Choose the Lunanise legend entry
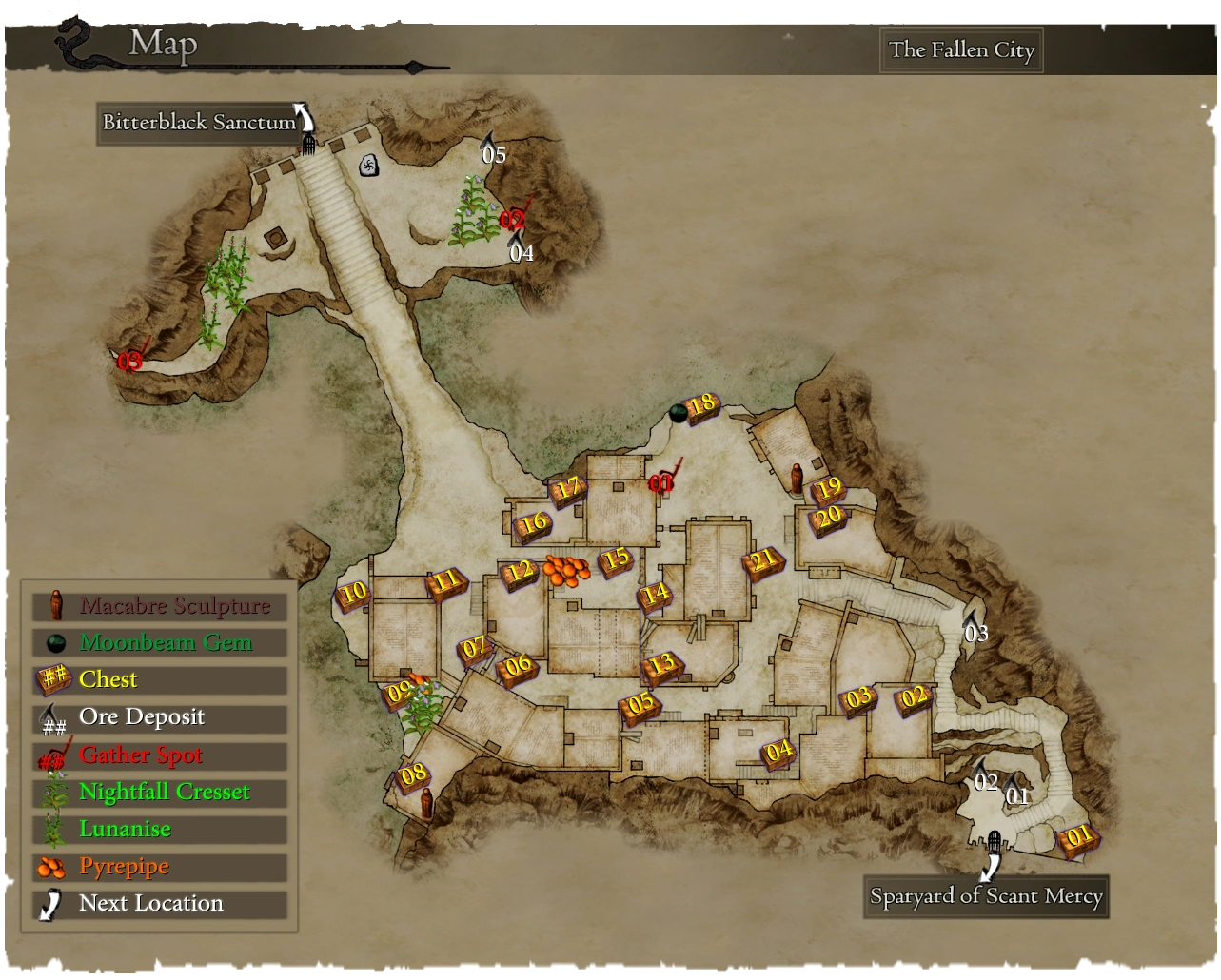This screenshot has width=1221, height=980. pyautogui.click(x=159, y=830)
